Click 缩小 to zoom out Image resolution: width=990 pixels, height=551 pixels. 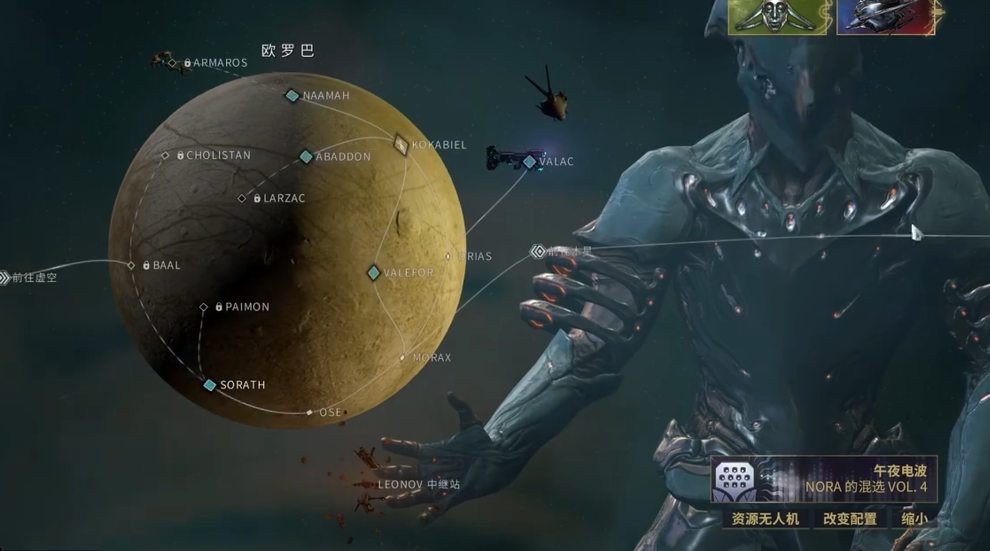(914, 519)
